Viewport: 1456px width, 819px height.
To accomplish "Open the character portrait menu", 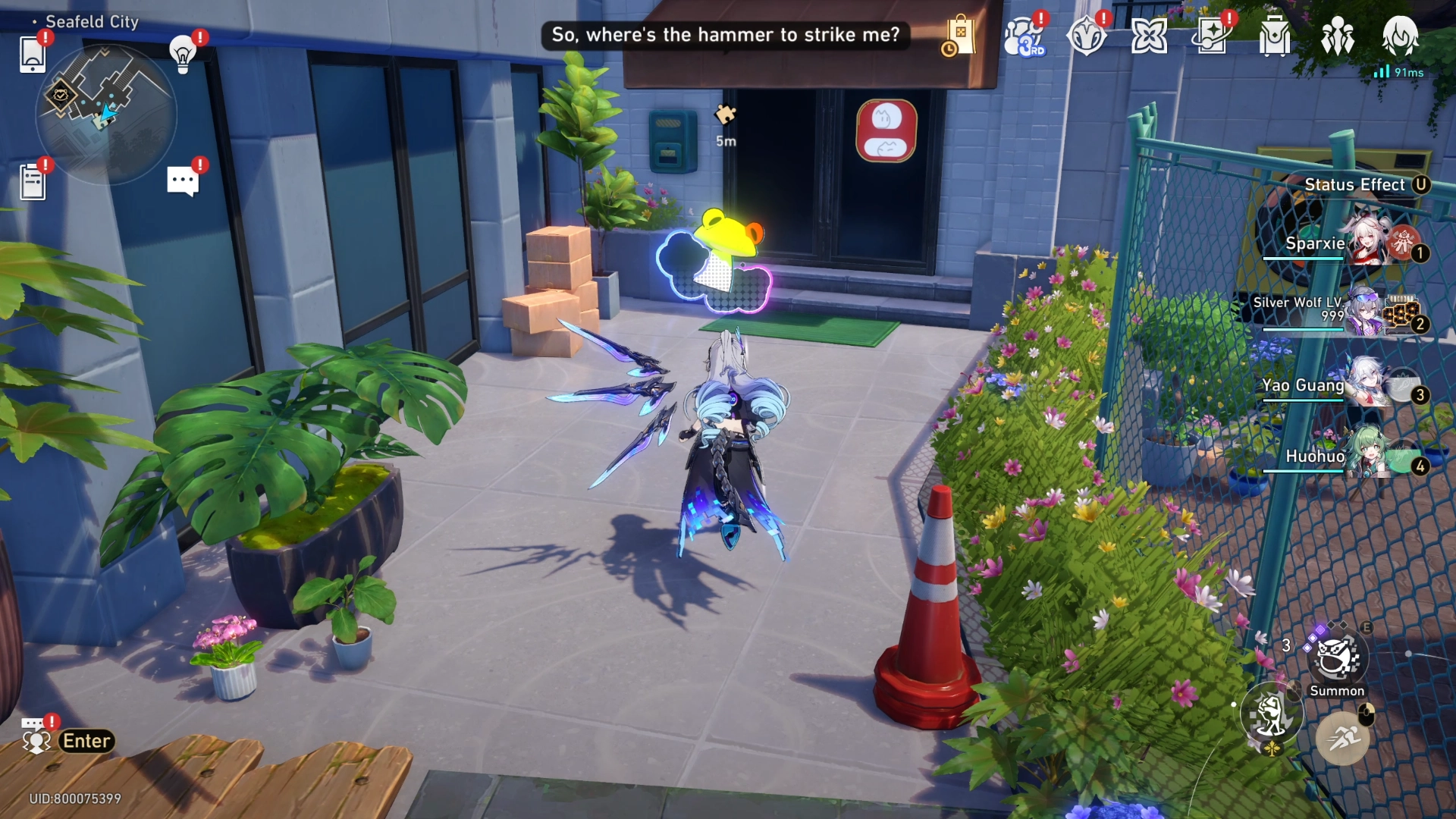I will pyautogui.click(x=1400, y=36).
